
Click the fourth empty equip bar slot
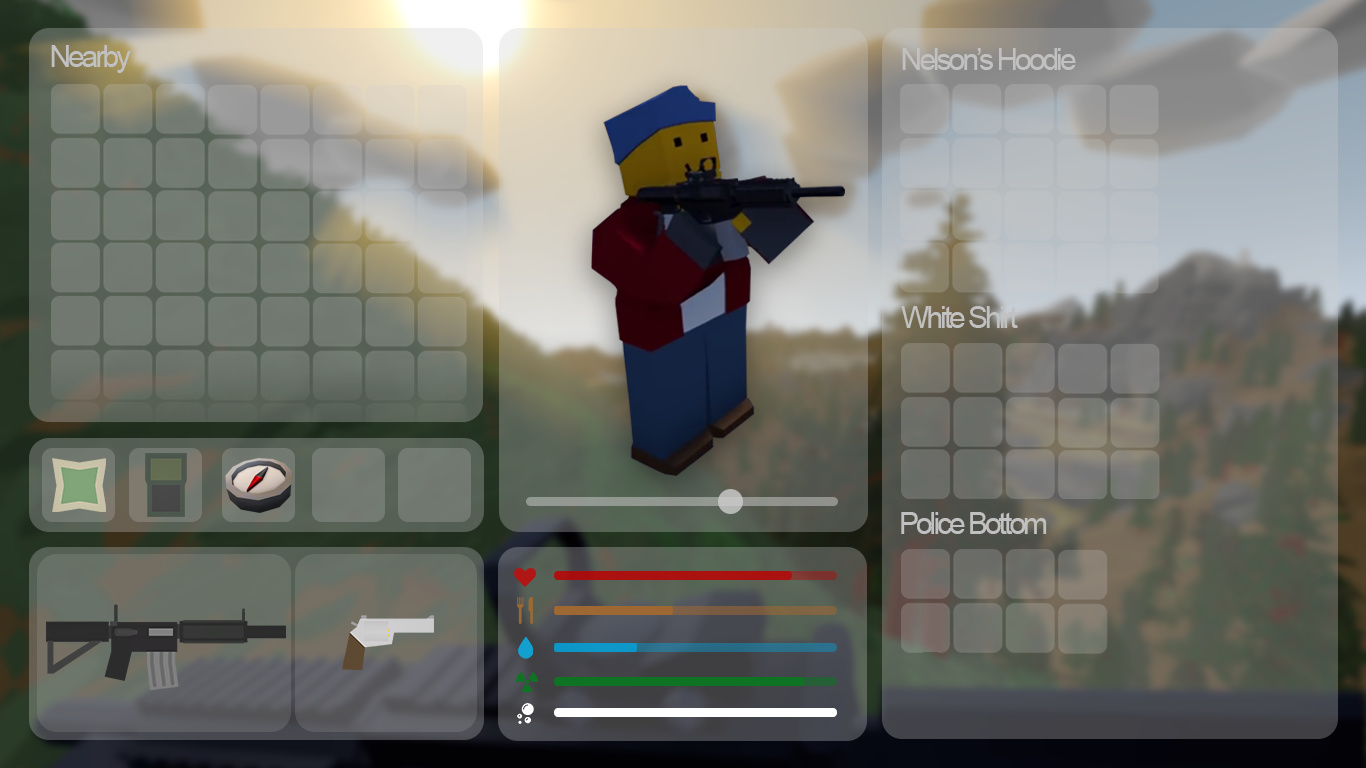pyautogui.click(x=348, y=484)
